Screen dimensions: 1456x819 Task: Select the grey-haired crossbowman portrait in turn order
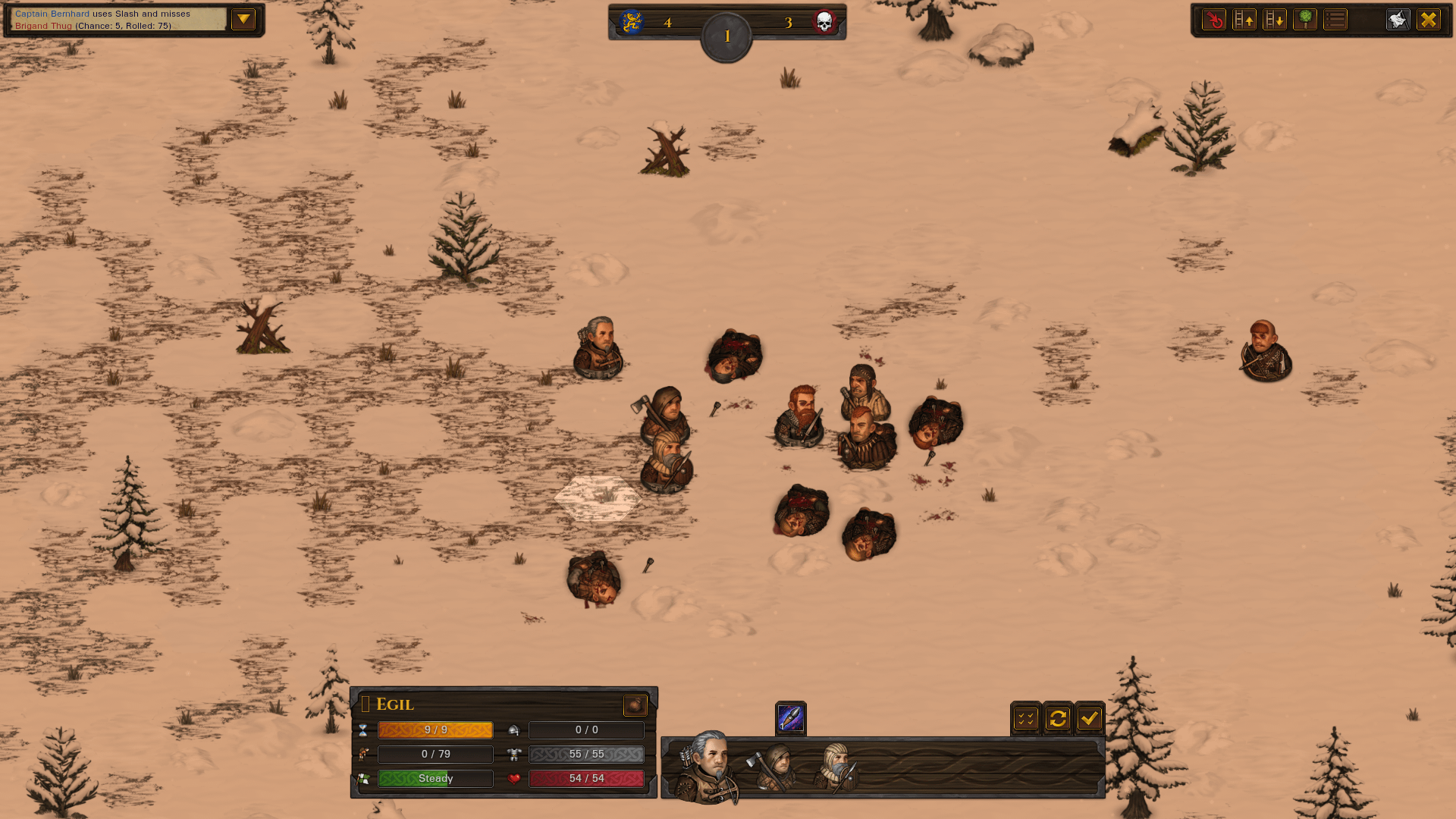click(x=705, y=766)
